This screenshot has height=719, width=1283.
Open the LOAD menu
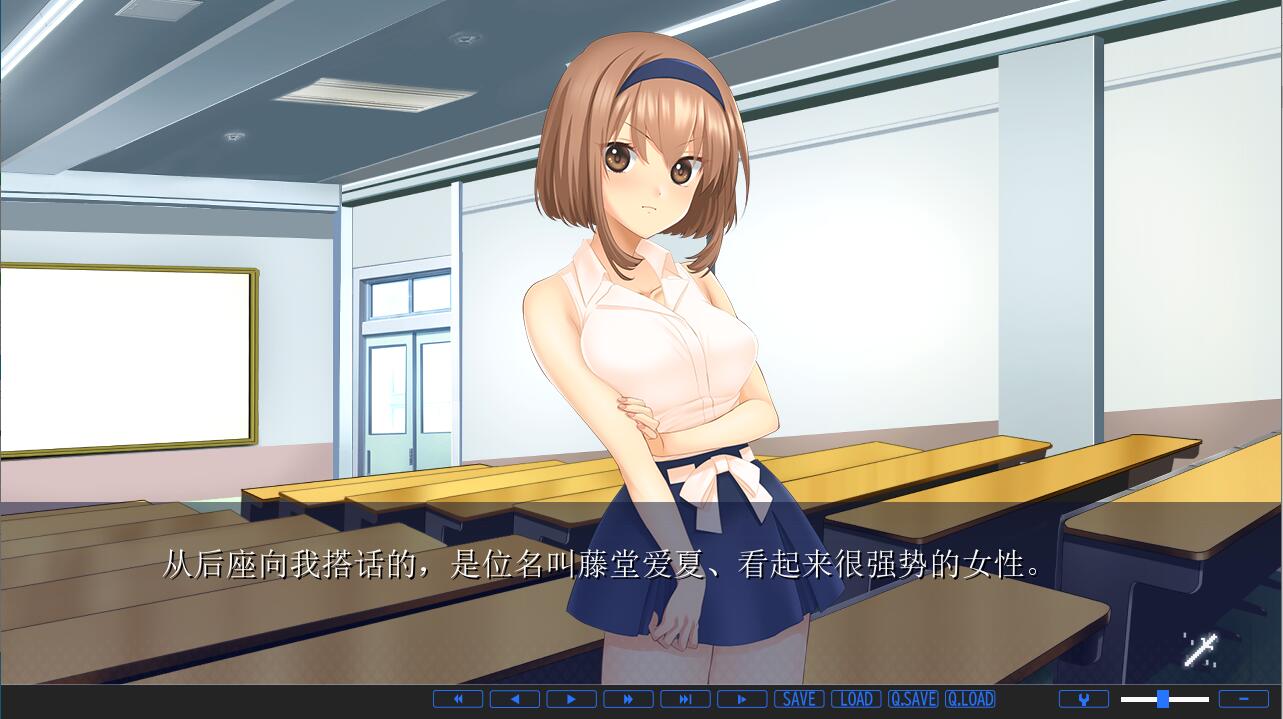pos(856,699)
